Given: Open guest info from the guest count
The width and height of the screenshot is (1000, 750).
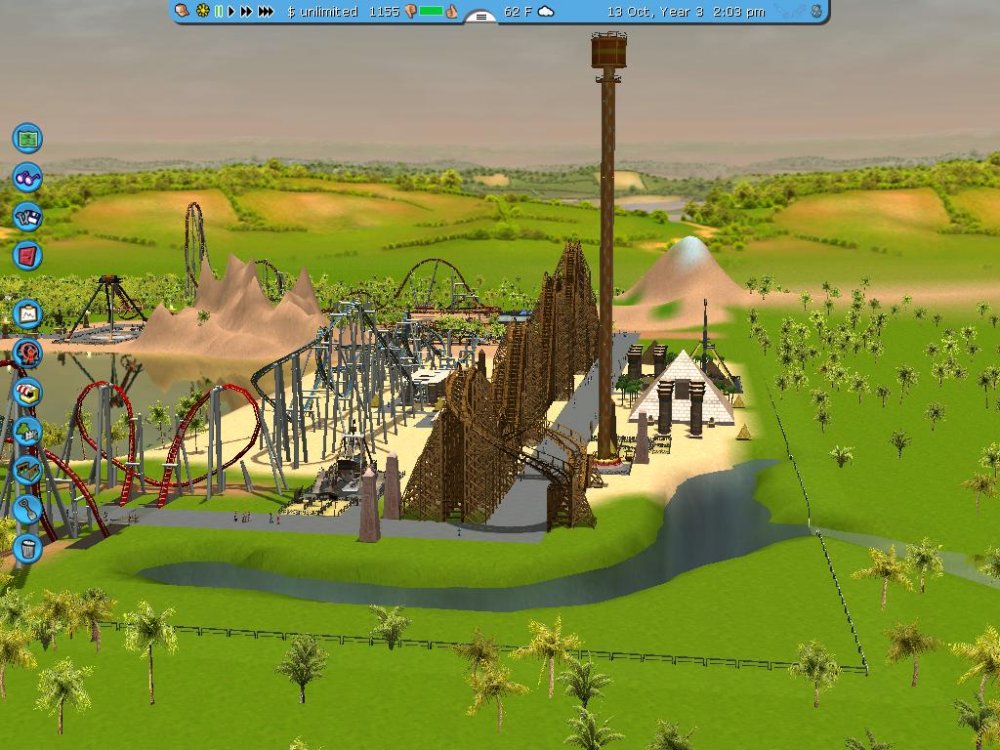Looking at the screenshot, I should (x=384, y=11).
